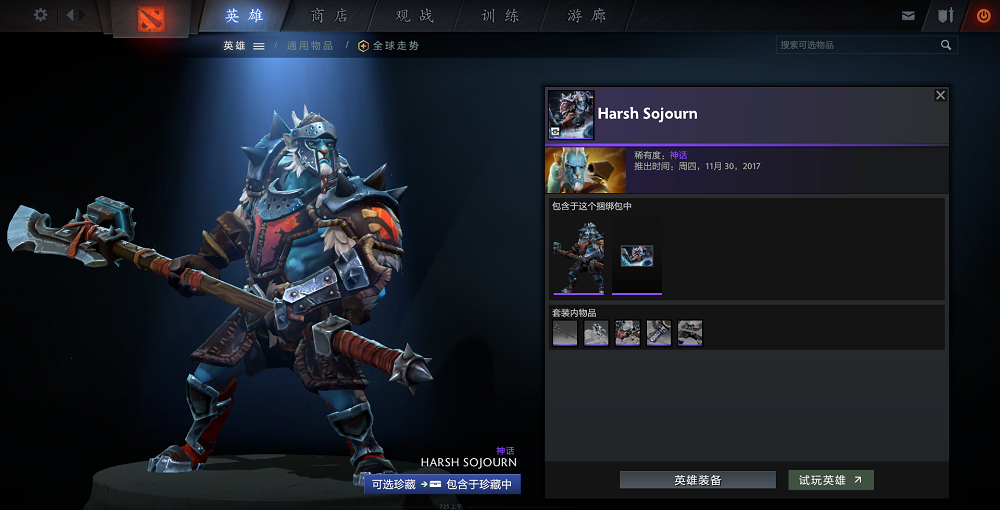Click the 试玩英雄 demo hero button
Screen dimensions: 1000x510
pos(830,480)
